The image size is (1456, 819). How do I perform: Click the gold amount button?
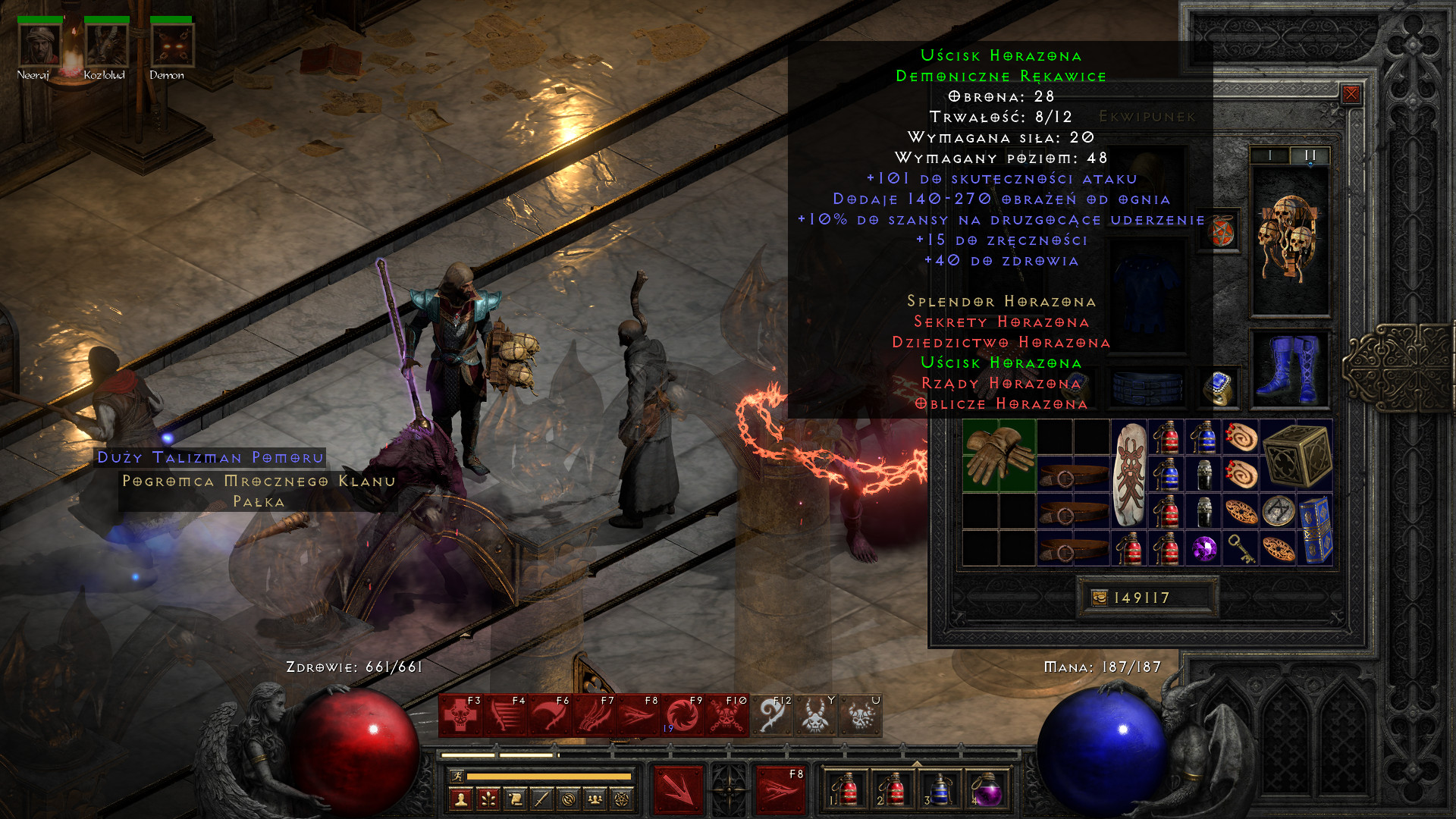[x=1100, y=598]
